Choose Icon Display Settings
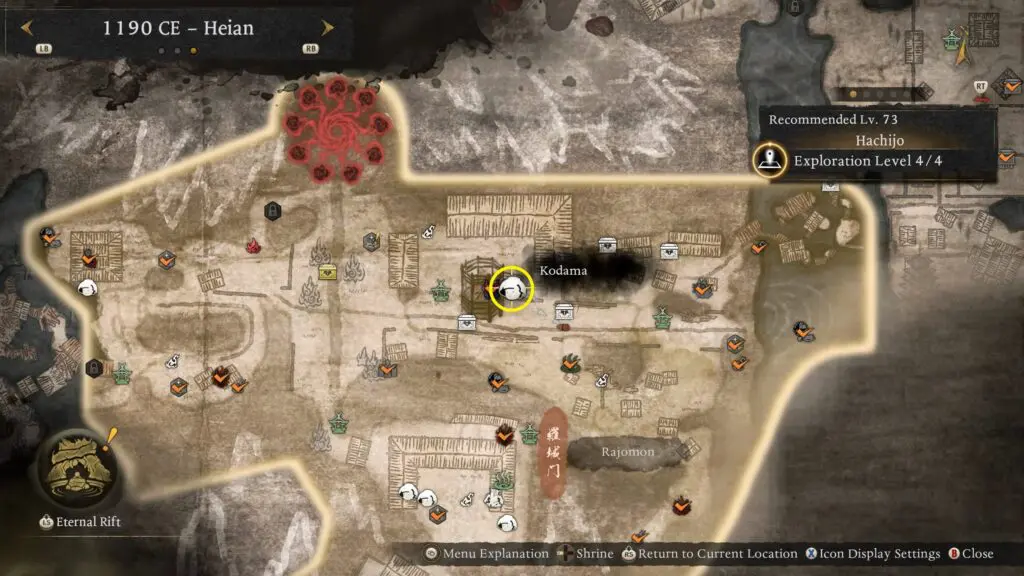 click(x=875, y=554)
